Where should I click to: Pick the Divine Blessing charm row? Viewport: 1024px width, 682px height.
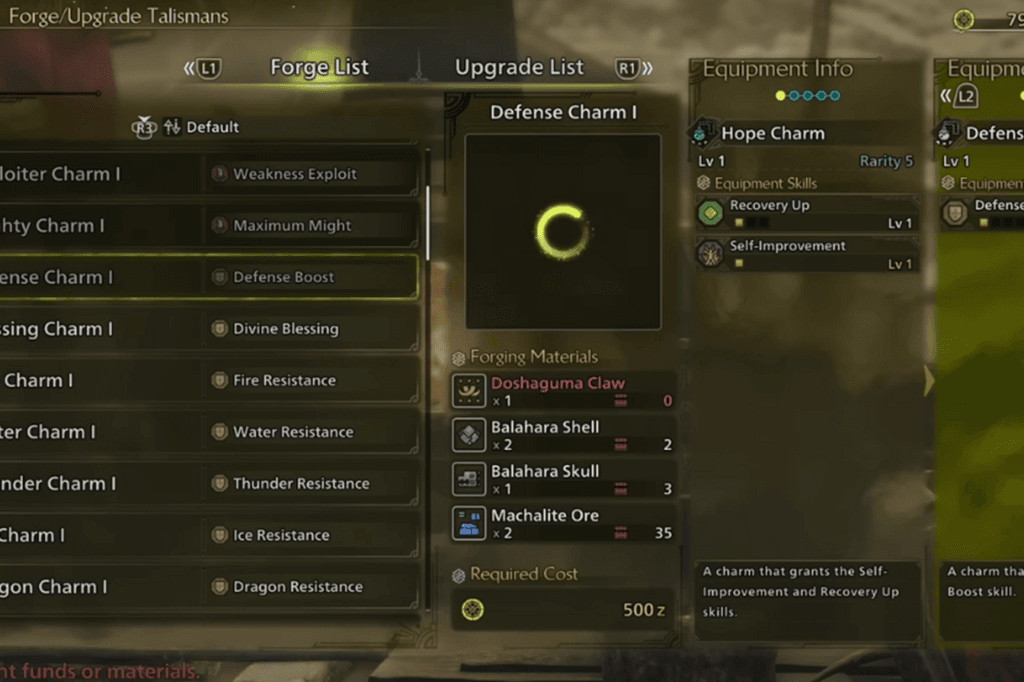click(208, 329)
